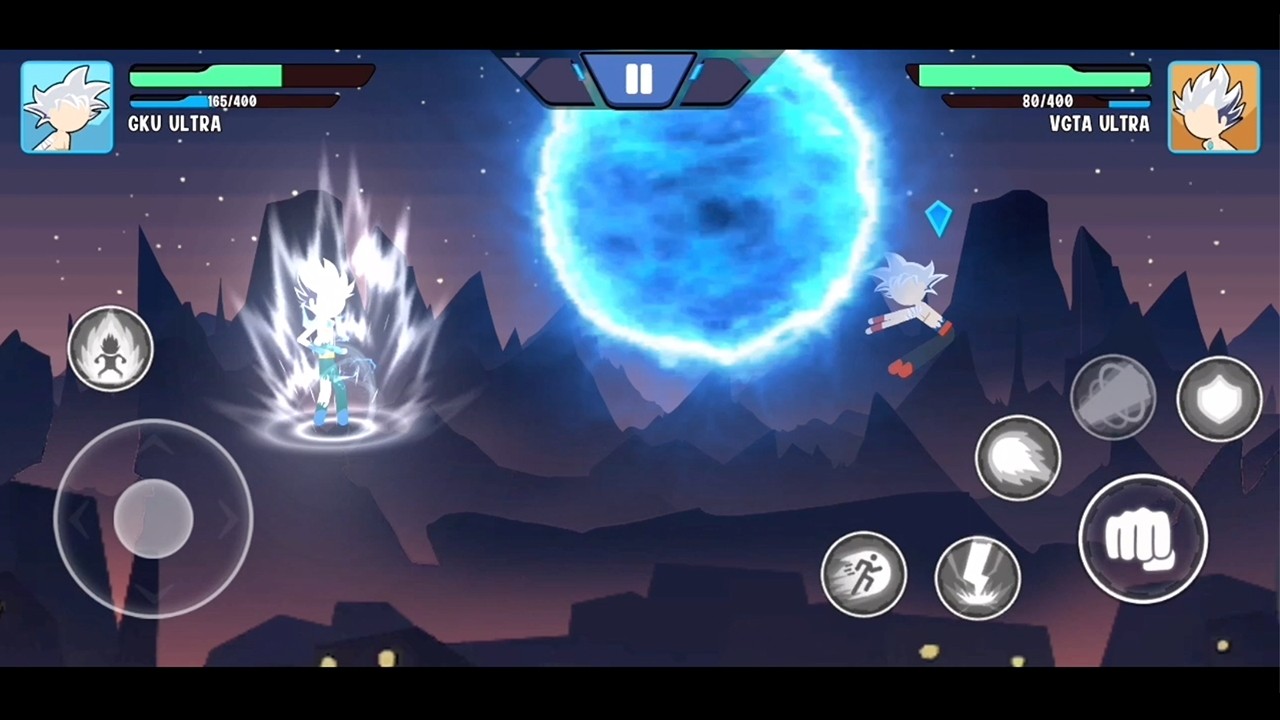Tap the grayed-out cooldown skill icon
This screenshot has width=1280, height=720.
1115,399
